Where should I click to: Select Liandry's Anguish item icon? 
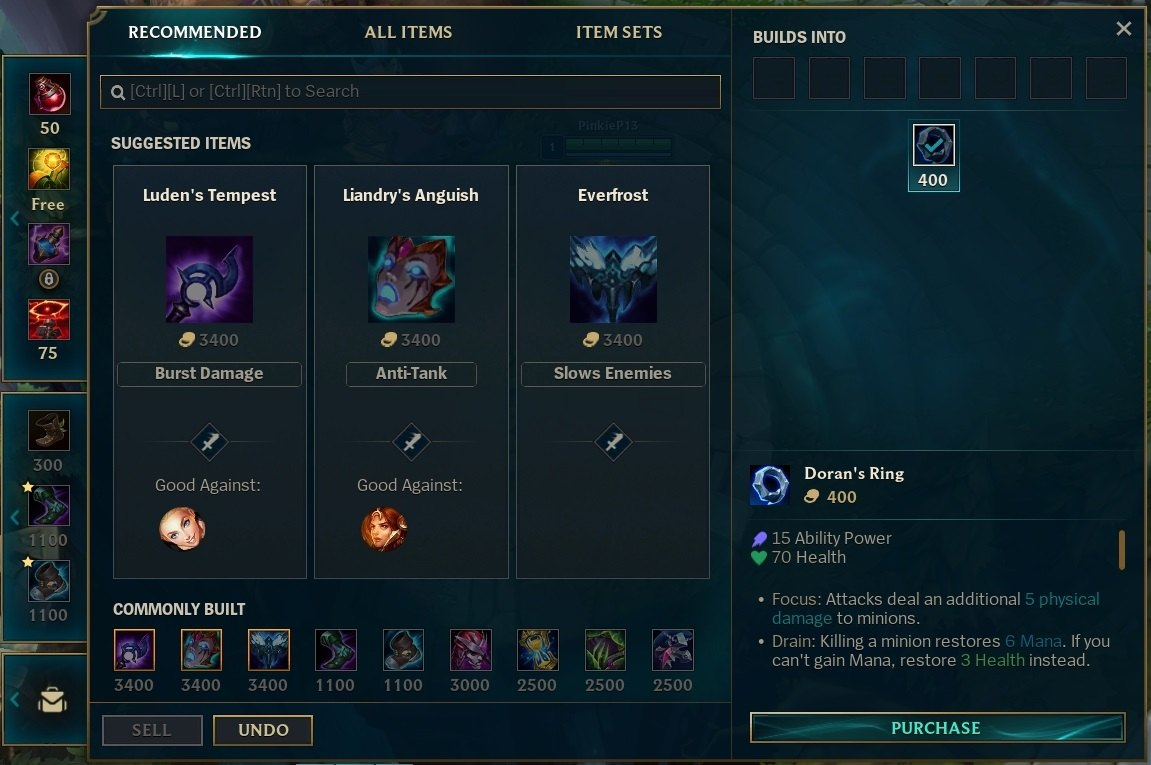point(411,279)
